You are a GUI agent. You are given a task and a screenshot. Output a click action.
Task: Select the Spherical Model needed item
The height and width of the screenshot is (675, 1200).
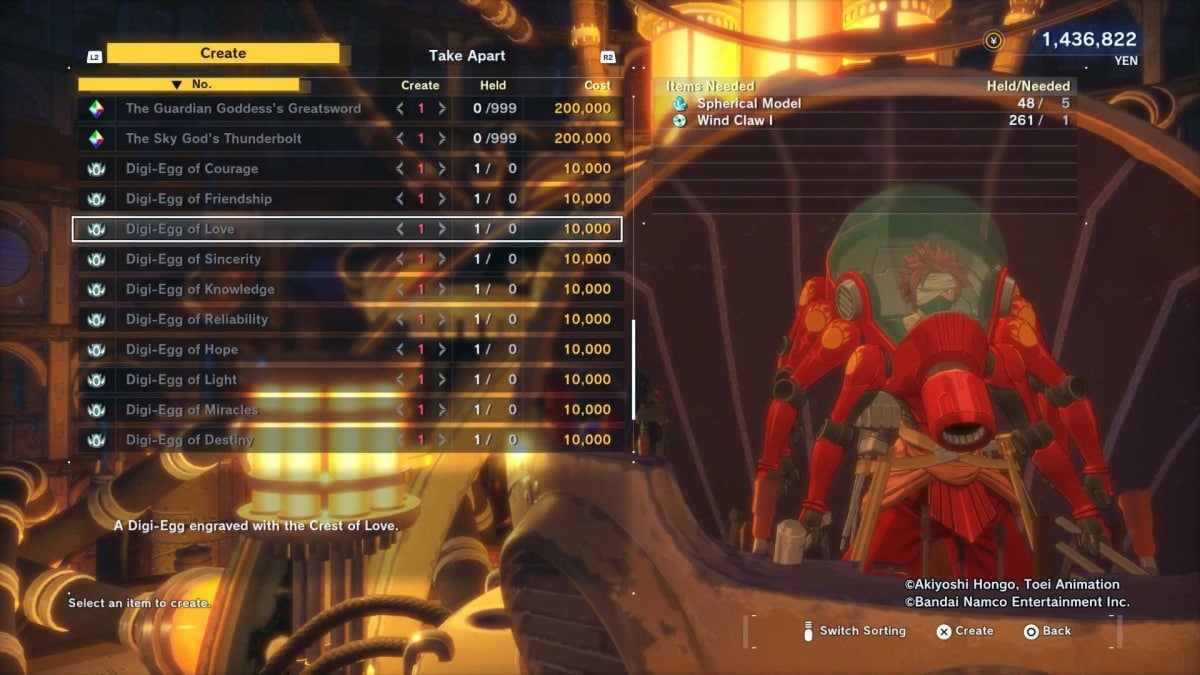click(x=749, y=103)
